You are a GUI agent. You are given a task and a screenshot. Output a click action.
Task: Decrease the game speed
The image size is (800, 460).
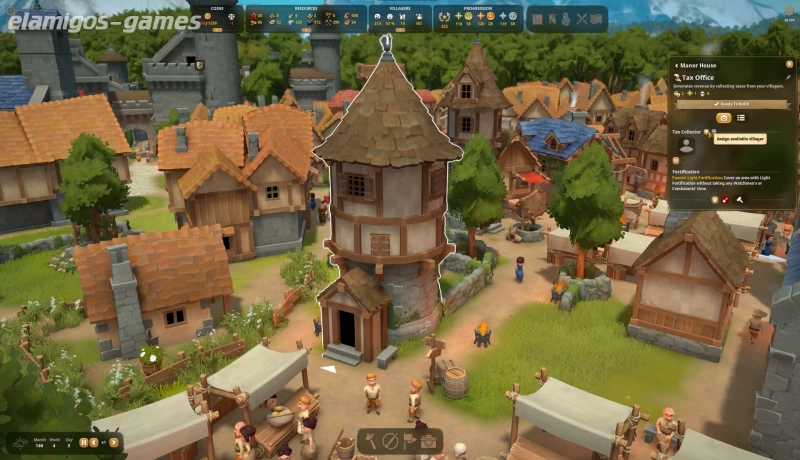click(x=96, y=442)
